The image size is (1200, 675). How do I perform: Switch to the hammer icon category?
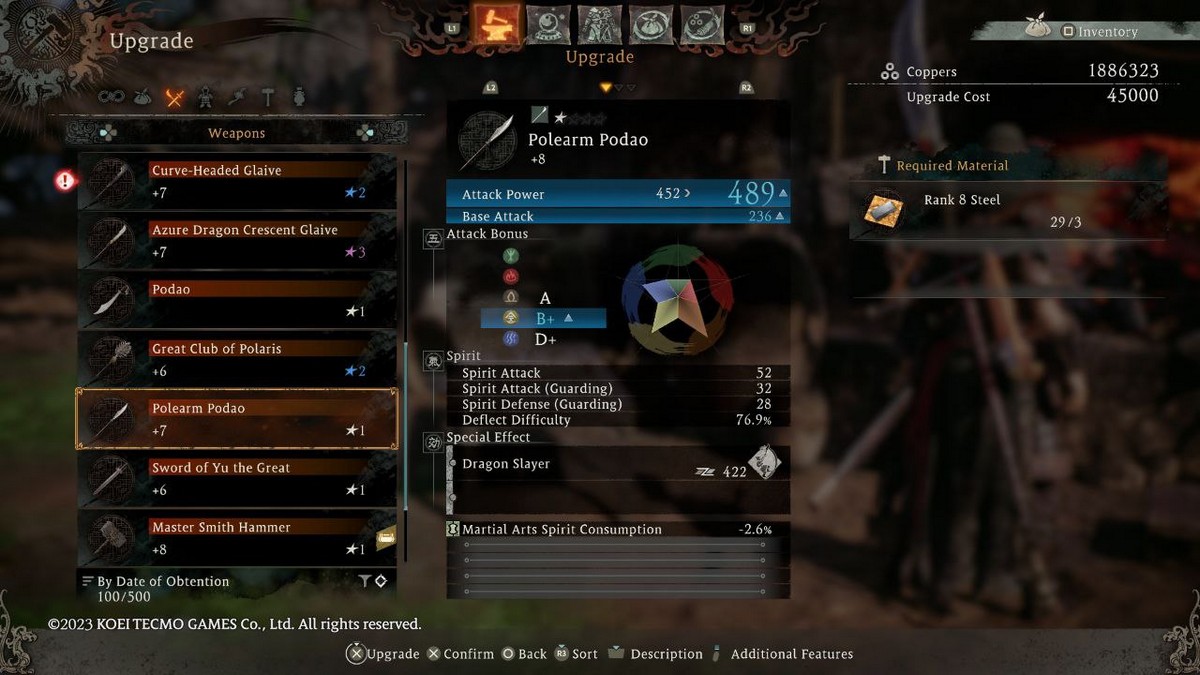click(268, 98)
